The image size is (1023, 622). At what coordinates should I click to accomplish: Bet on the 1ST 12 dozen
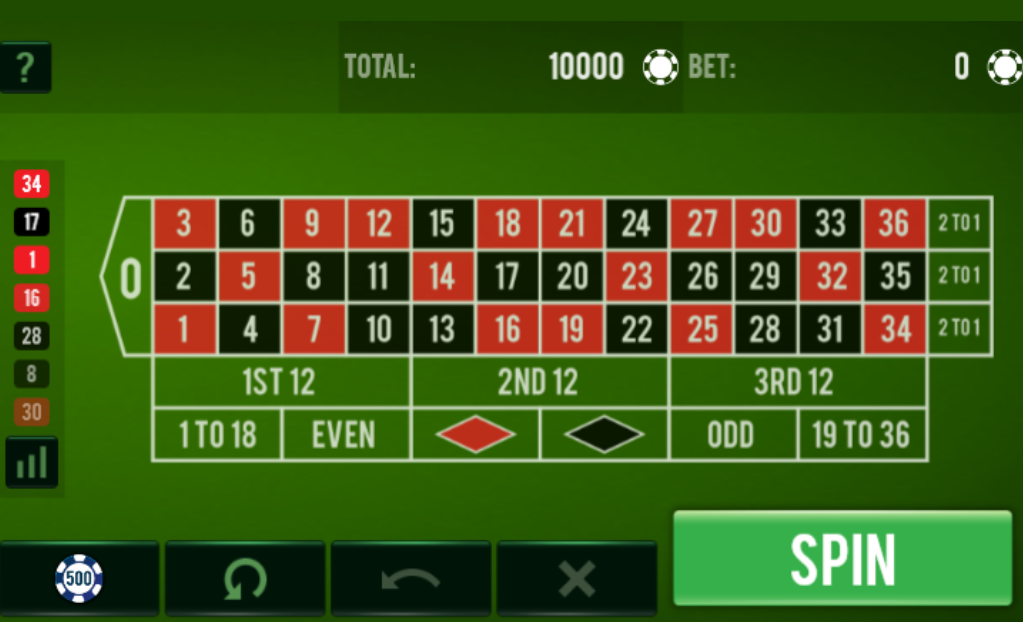tap(280, 382)
